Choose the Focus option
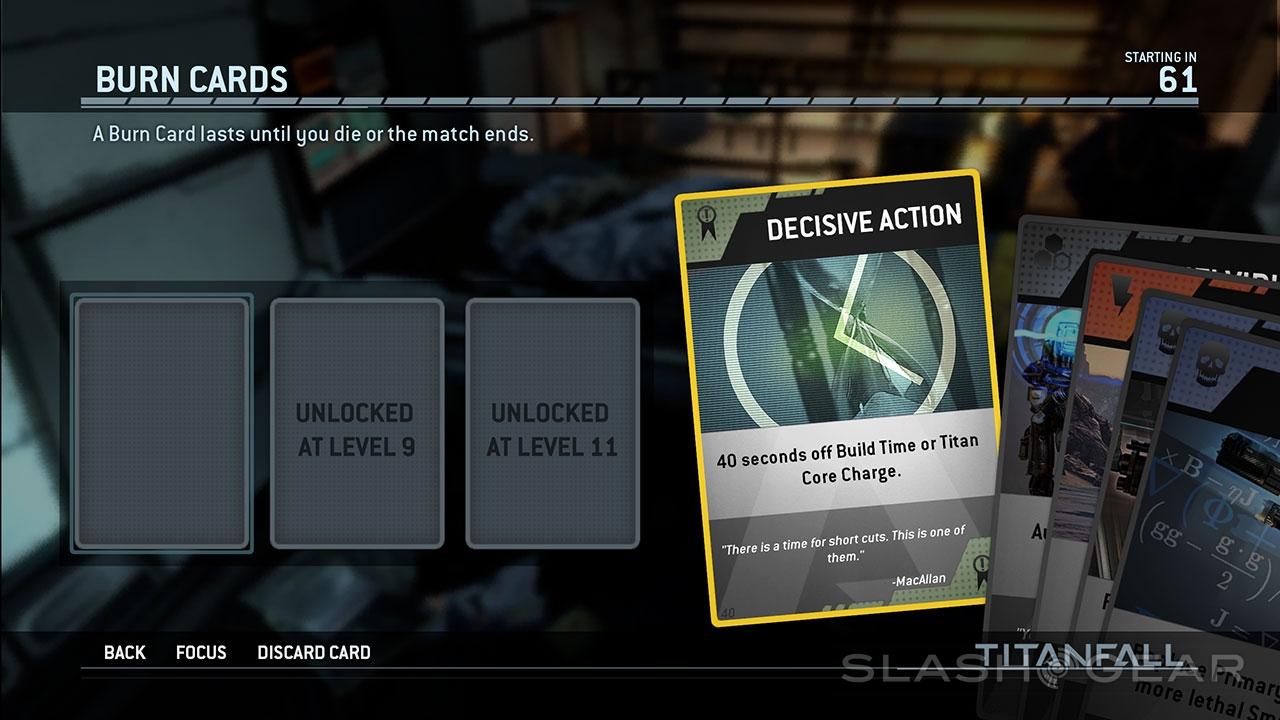The height and width of the screenshot is (720, 1280). tap(201, 653)
